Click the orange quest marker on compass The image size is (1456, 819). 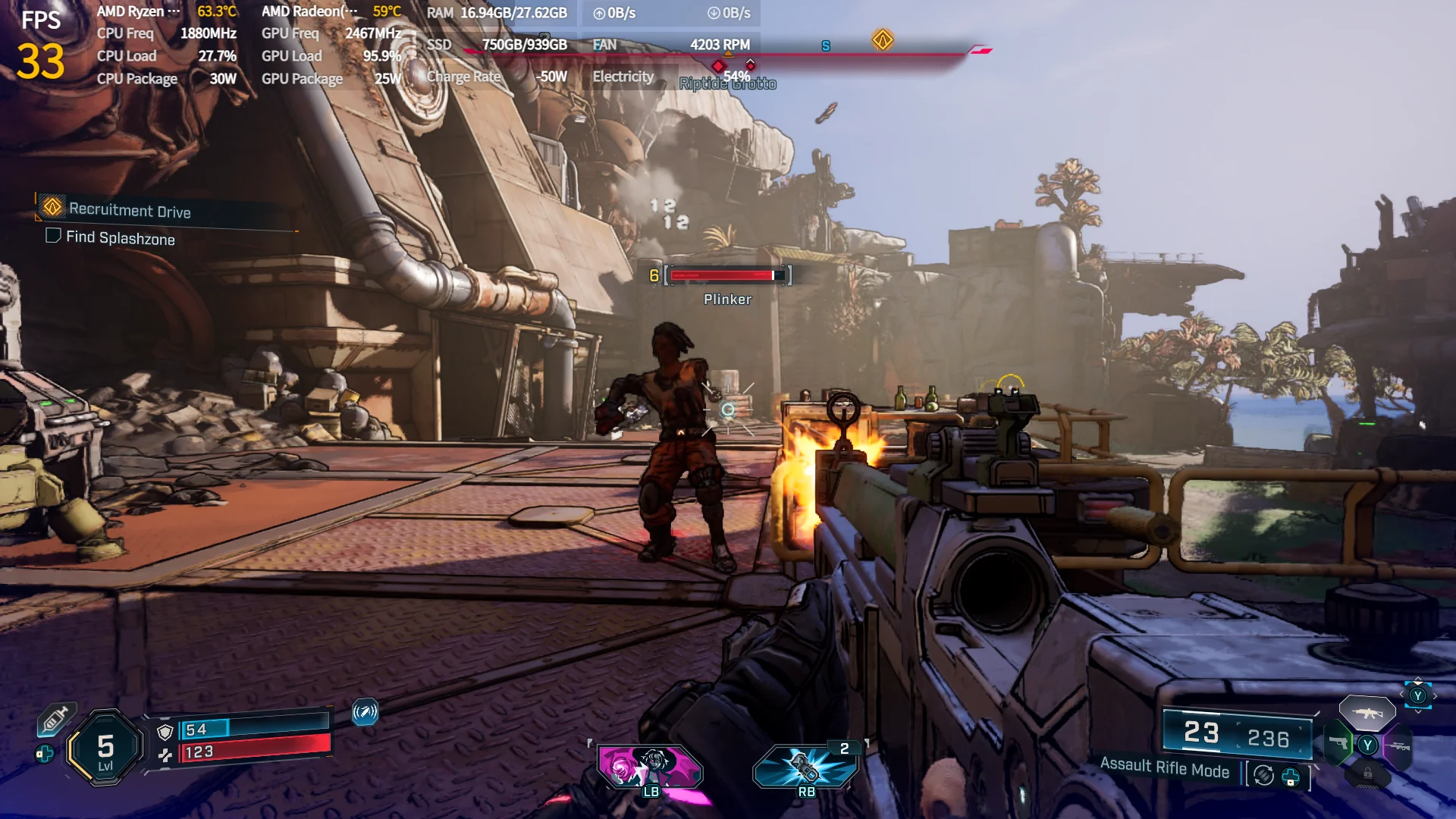(882, 39)
